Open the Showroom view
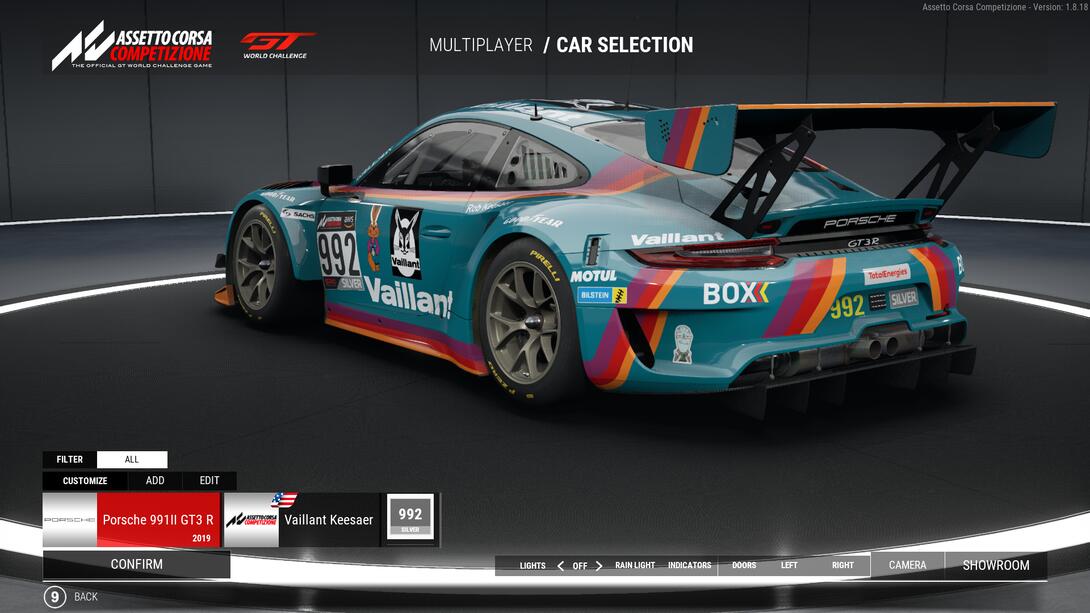This screenshot has height=613, width=1090. click(996, 565)
